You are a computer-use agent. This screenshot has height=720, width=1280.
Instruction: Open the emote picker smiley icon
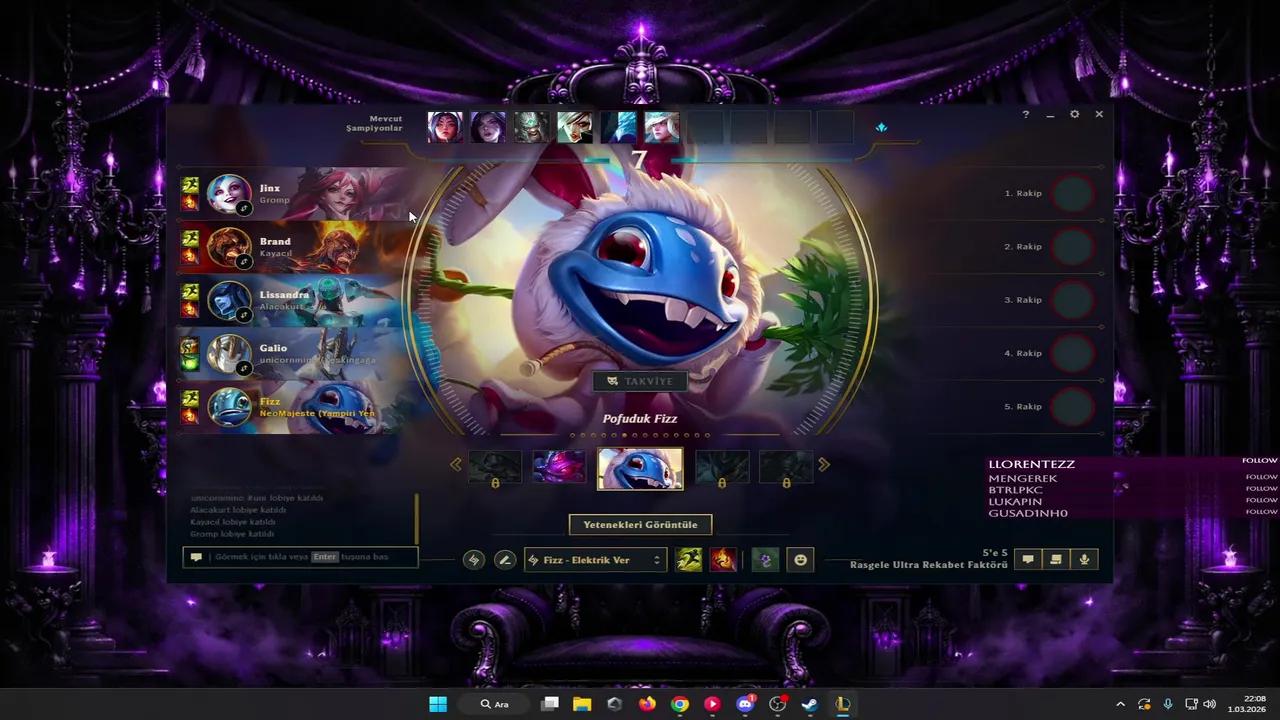[800, 560]
